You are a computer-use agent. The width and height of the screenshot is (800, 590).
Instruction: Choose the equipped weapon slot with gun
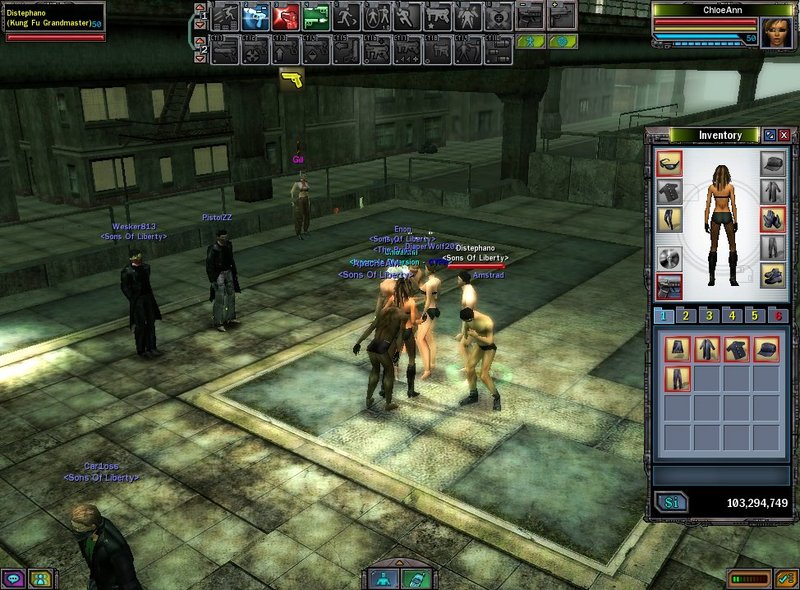(x=669, y=286)
